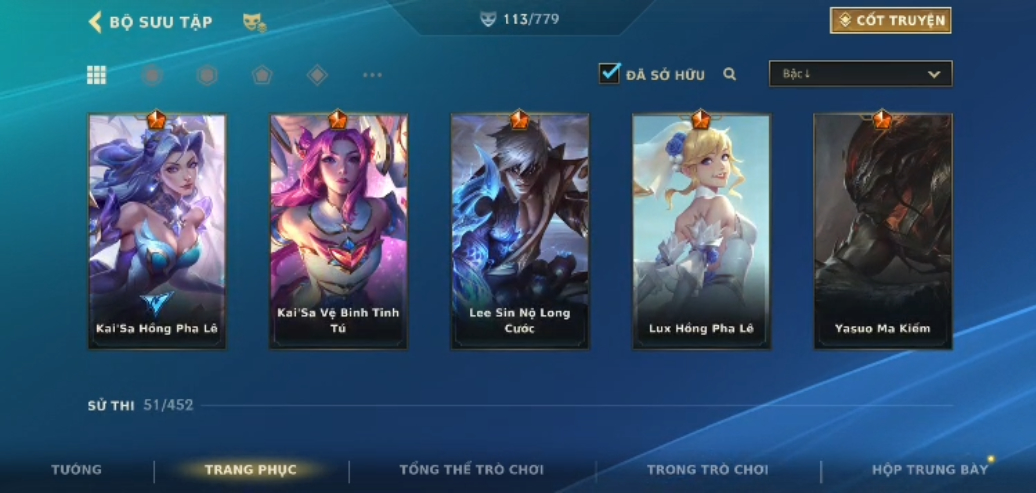1036x493 pixels.
Task: Select the Lux Hồng Pha Lê skin card
Action: (x=701, y=231)
